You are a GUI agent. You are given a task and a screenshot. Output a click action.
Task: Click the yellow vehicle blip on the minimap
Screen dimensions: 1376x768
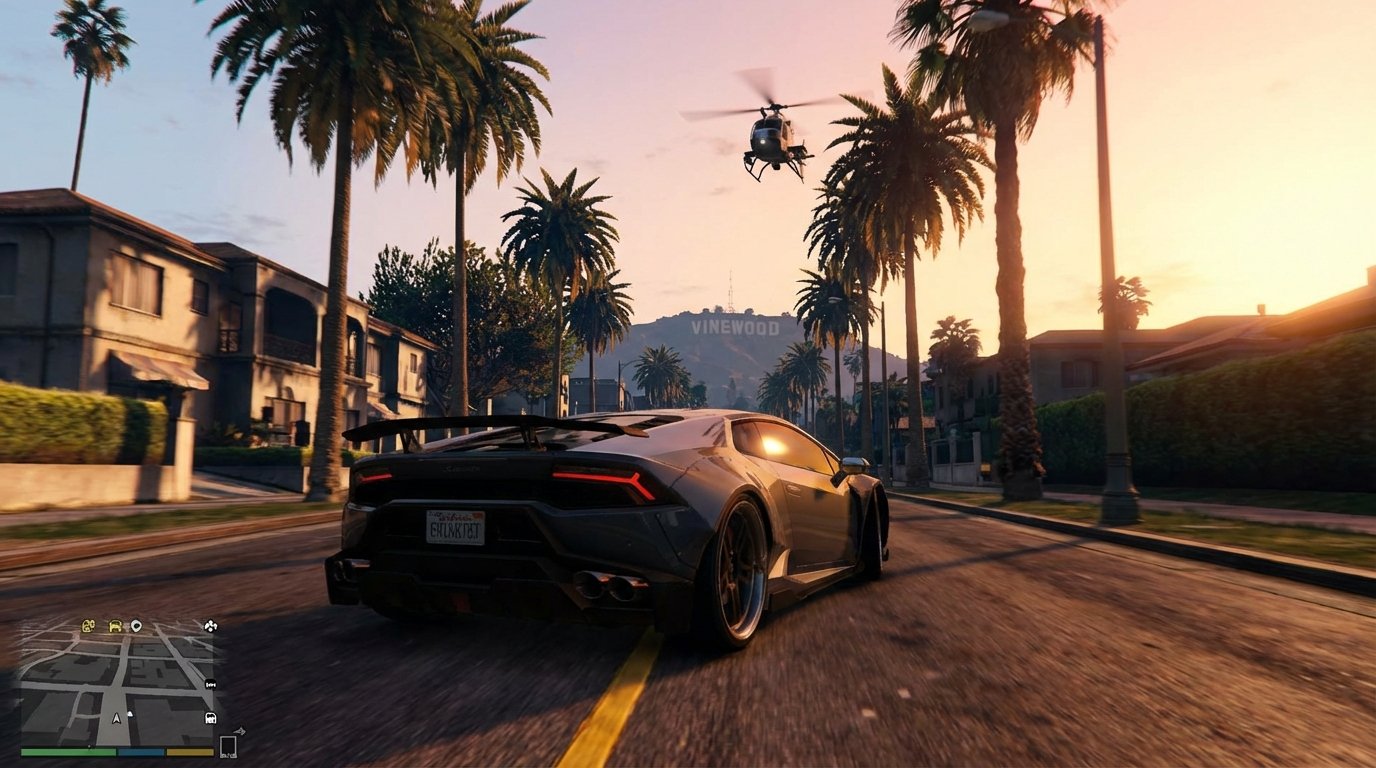[115, 625]
